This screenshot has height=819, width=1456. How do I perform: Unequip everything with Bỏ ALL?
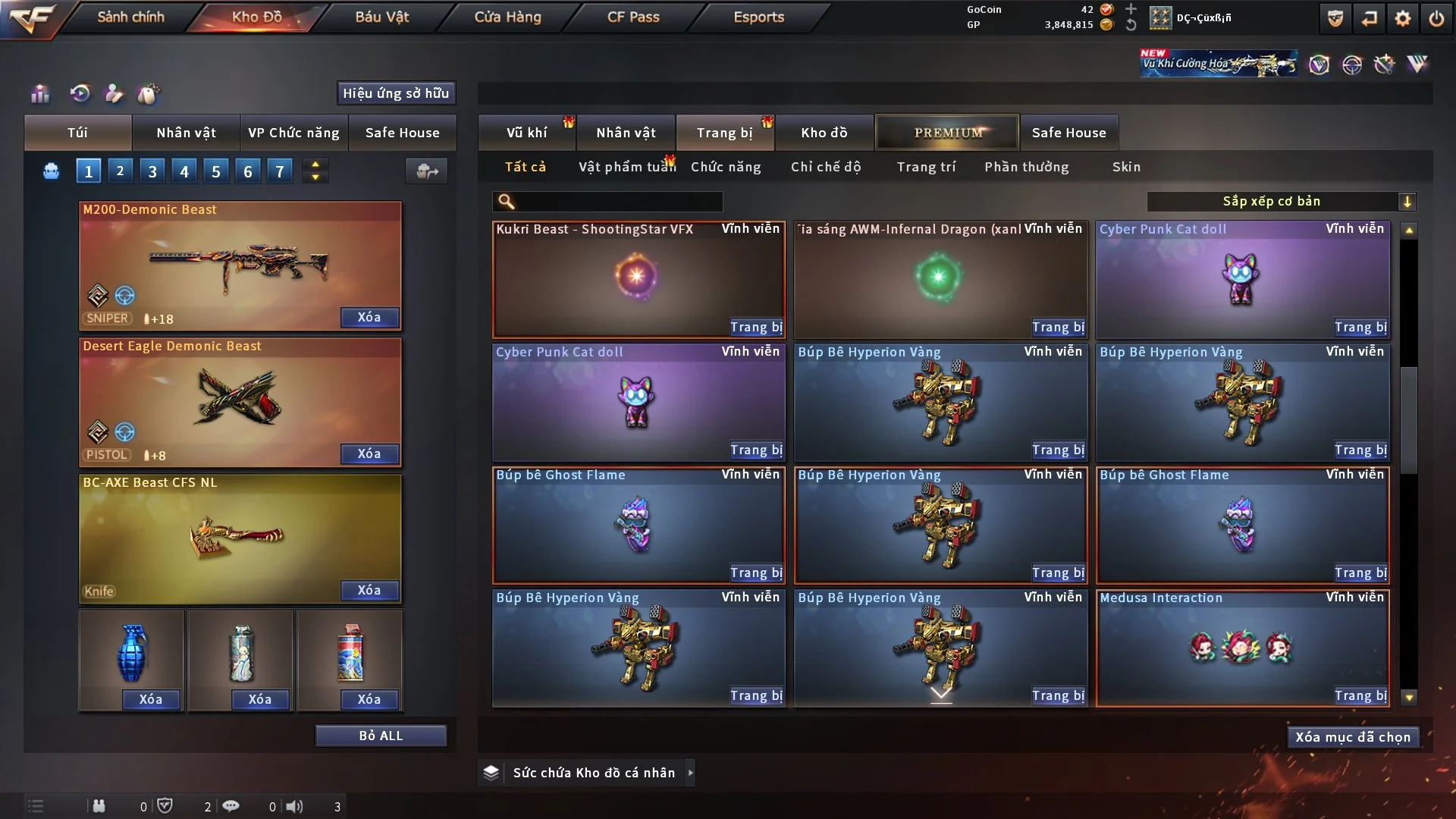pyautogui.click(x=381, y=736)
